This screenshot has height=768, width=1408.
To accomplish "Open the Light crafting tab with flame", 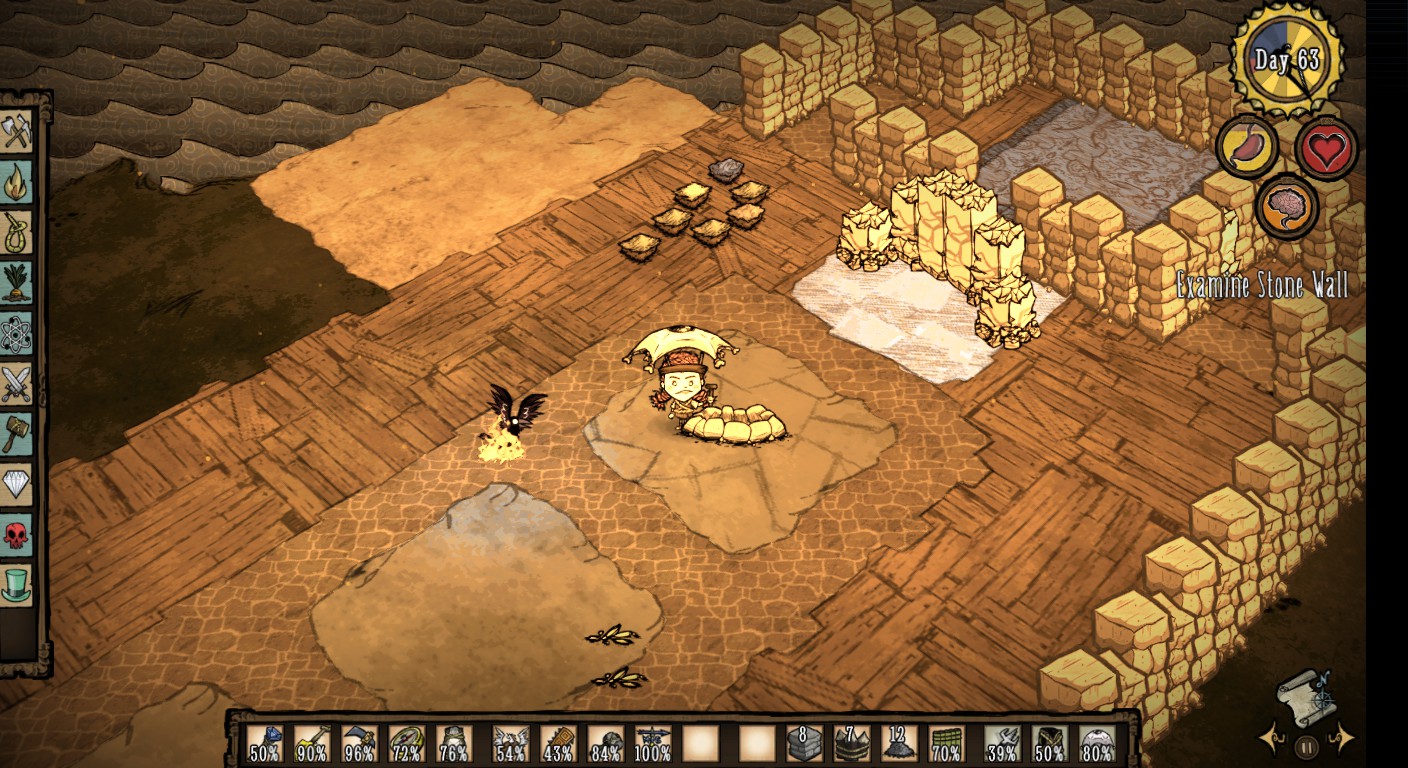I will 17,182.
